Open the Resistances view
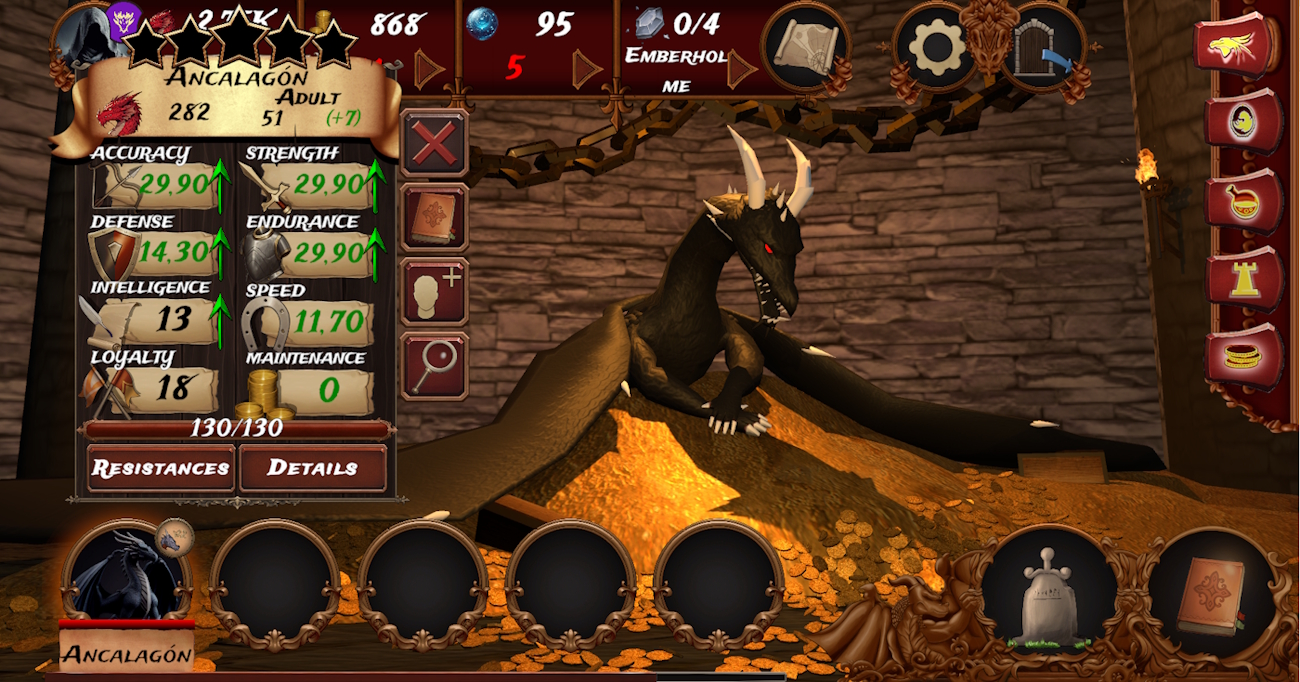Screen dimensions: 1300x682 pos(161,468)
